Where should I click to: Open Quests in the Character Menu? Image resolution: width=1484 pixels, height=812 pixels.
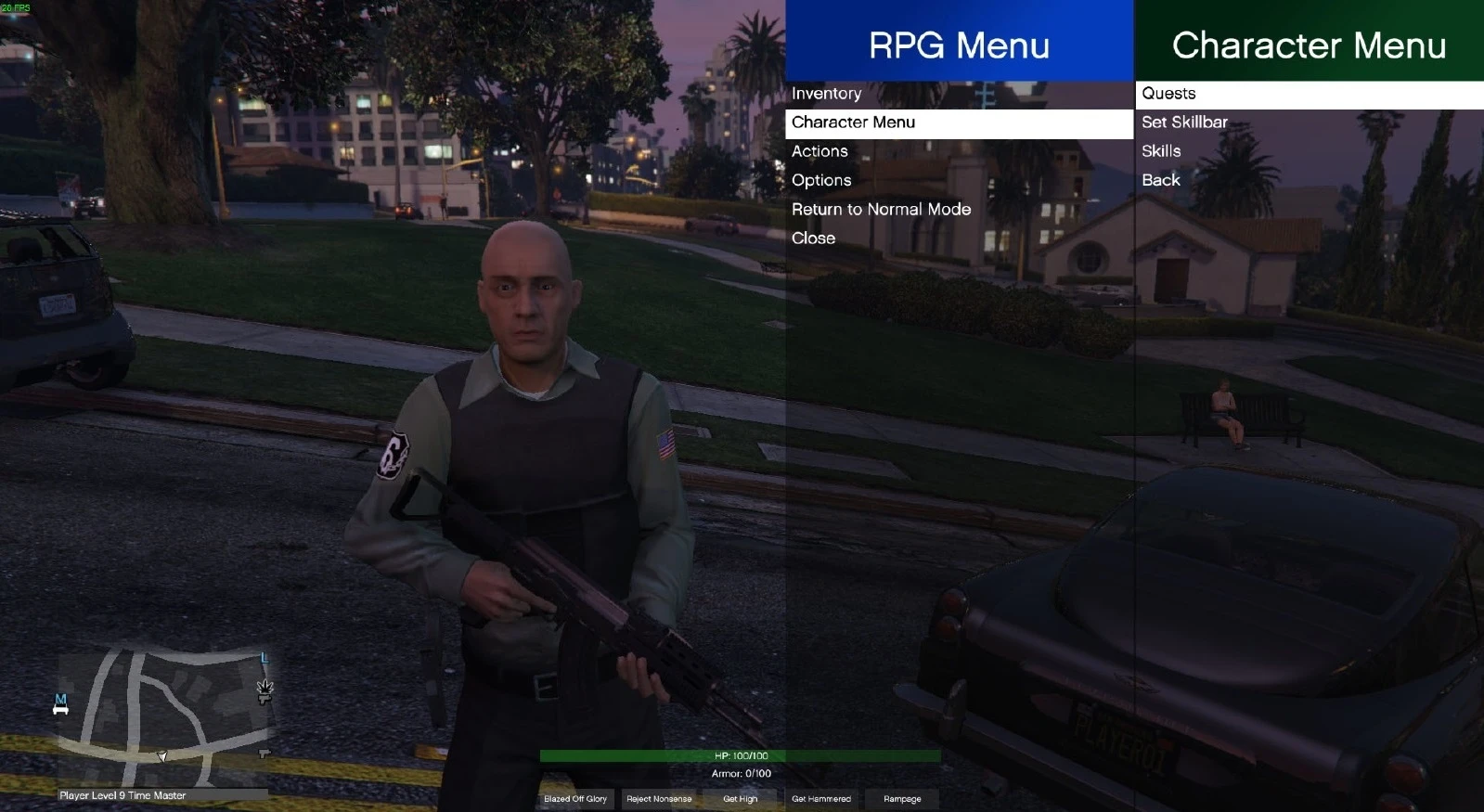pos(1169,93)
